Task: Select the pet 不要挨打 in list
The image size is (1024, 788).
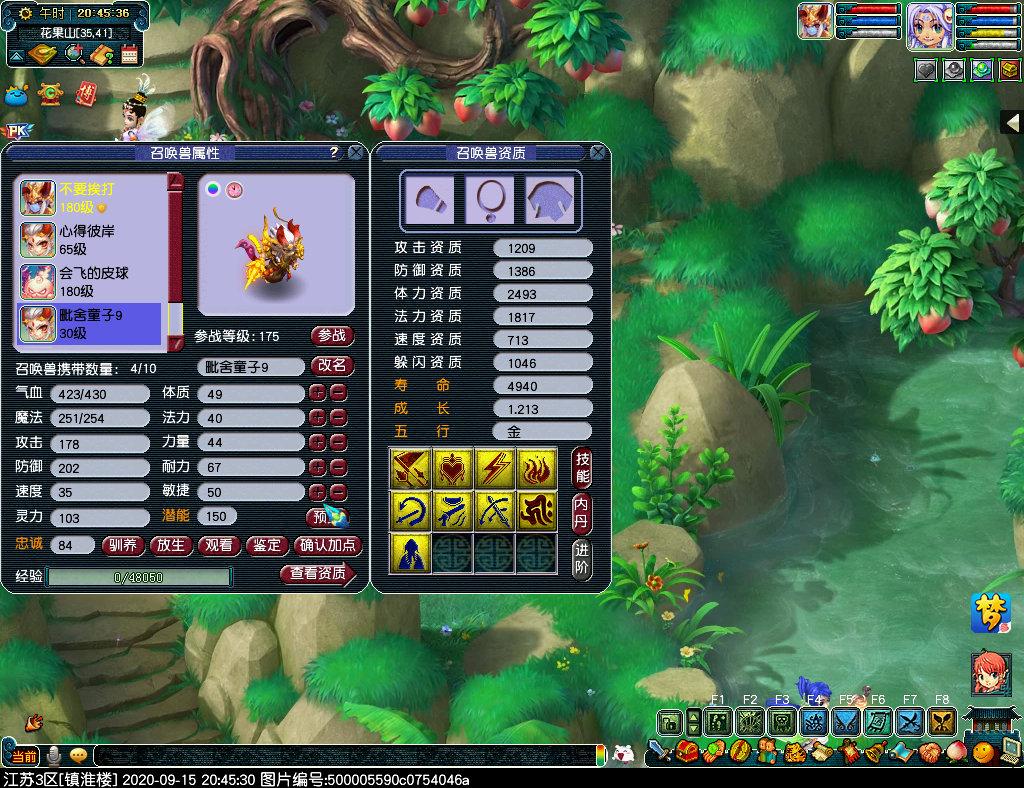Action: point(90,197)
